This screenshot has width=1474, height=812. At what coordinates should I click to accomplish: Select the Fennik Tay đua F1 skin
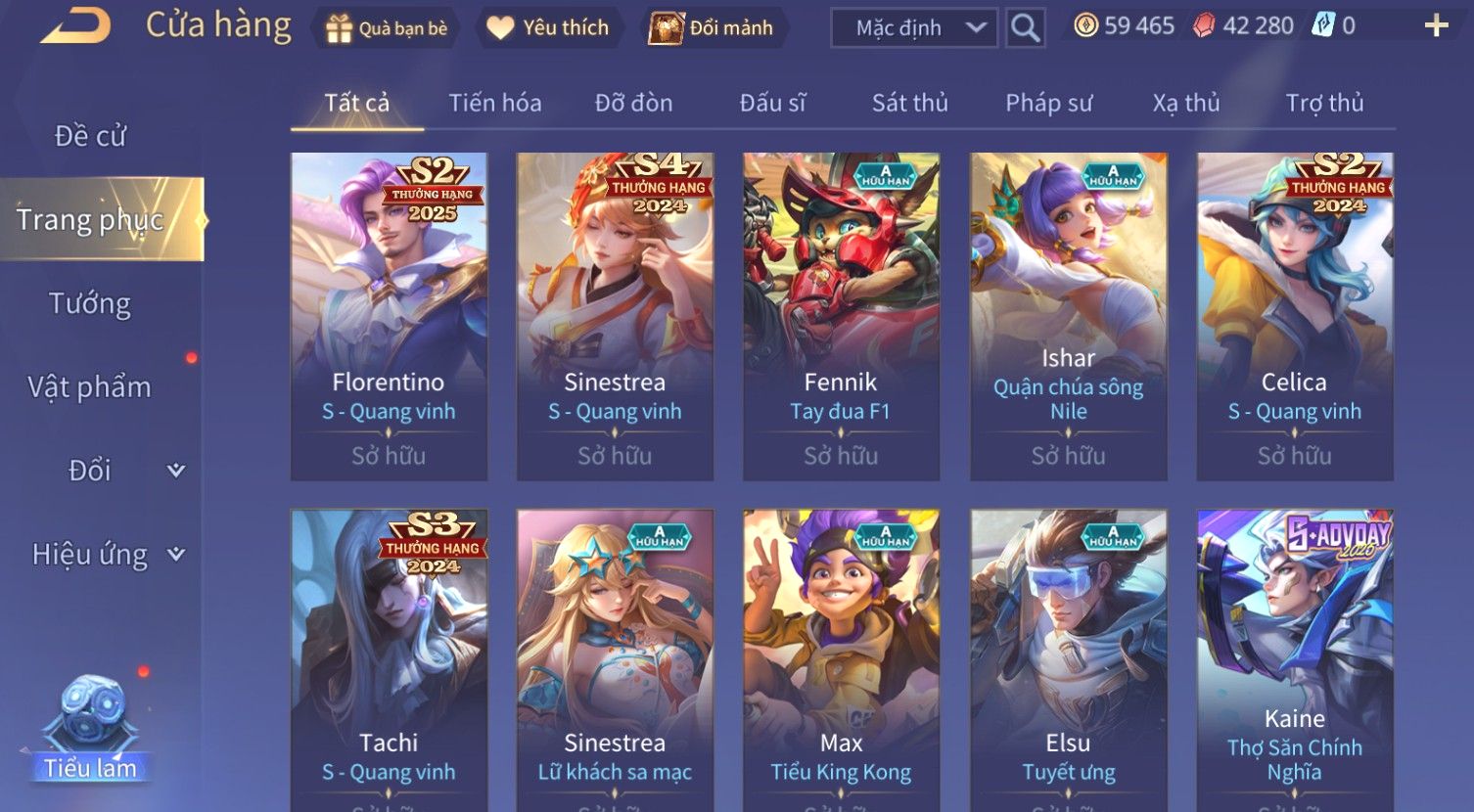(x=841, y=315)
